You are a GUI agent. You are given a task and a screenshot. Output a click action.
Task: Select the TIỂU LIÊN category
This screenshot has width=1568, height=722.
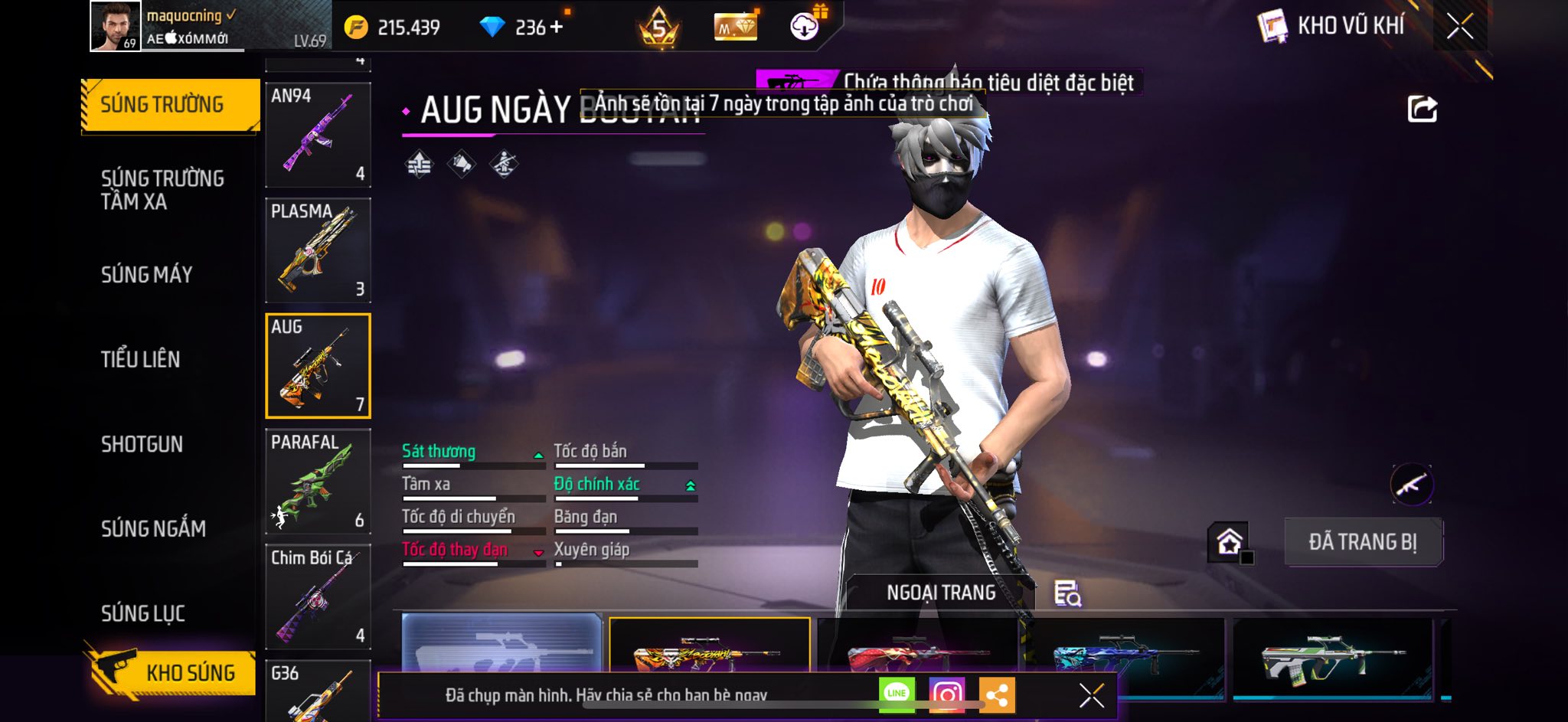(140, 359)
